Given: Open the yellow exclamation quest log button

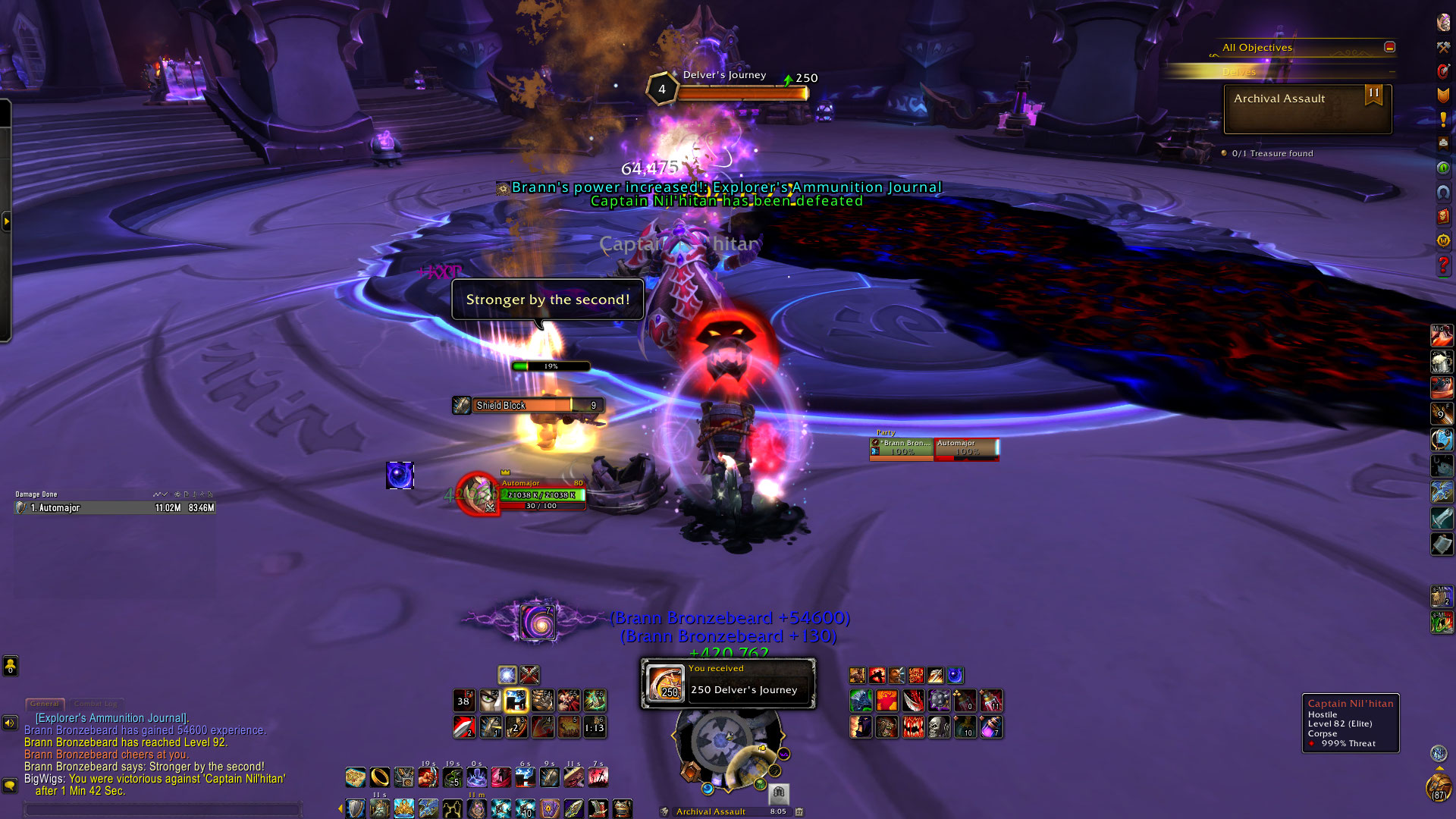Looking at the screenshot, I should click(1443, 119).
